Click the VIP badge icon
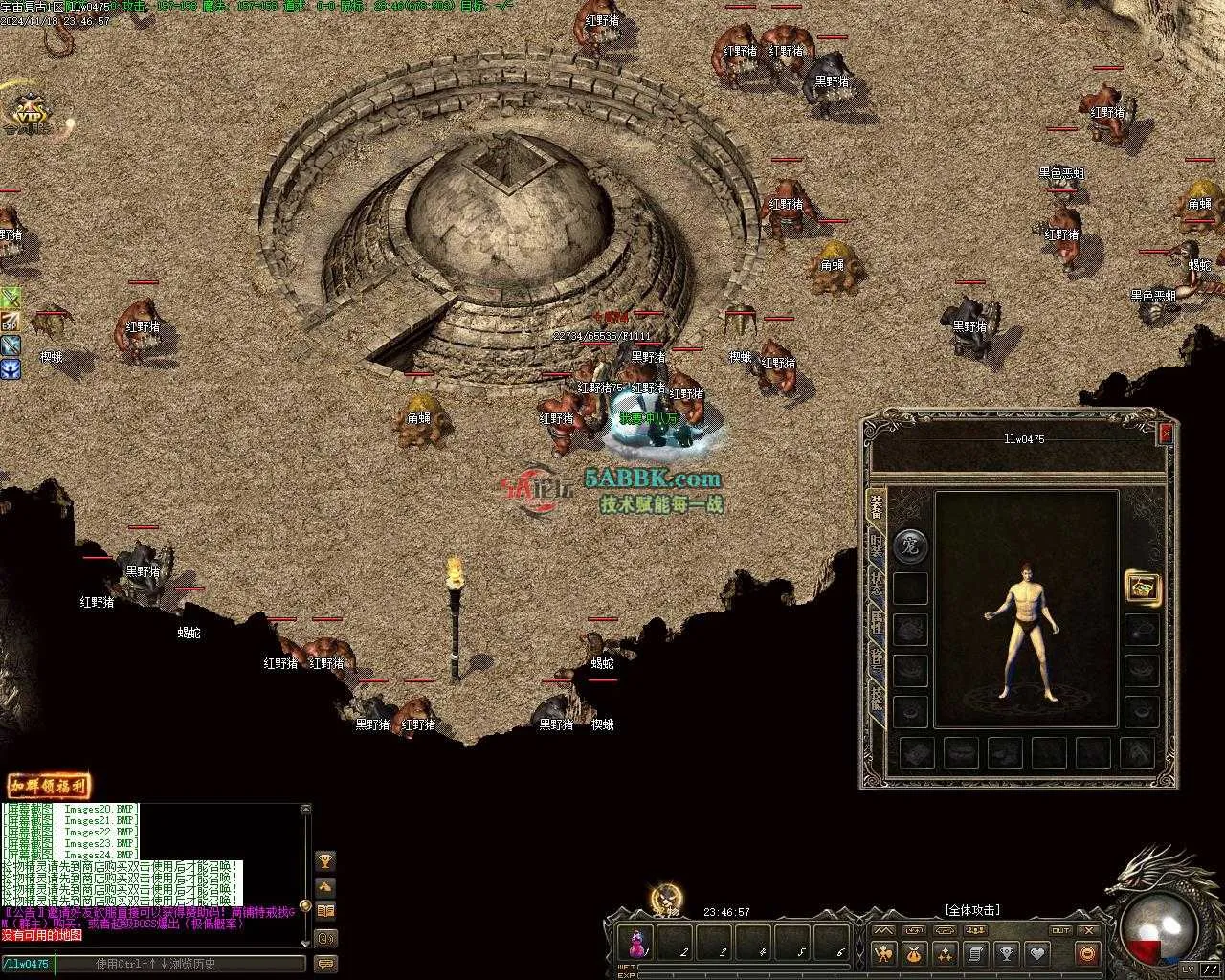The height and width of the screenshot is (980, 1225). 32,113
